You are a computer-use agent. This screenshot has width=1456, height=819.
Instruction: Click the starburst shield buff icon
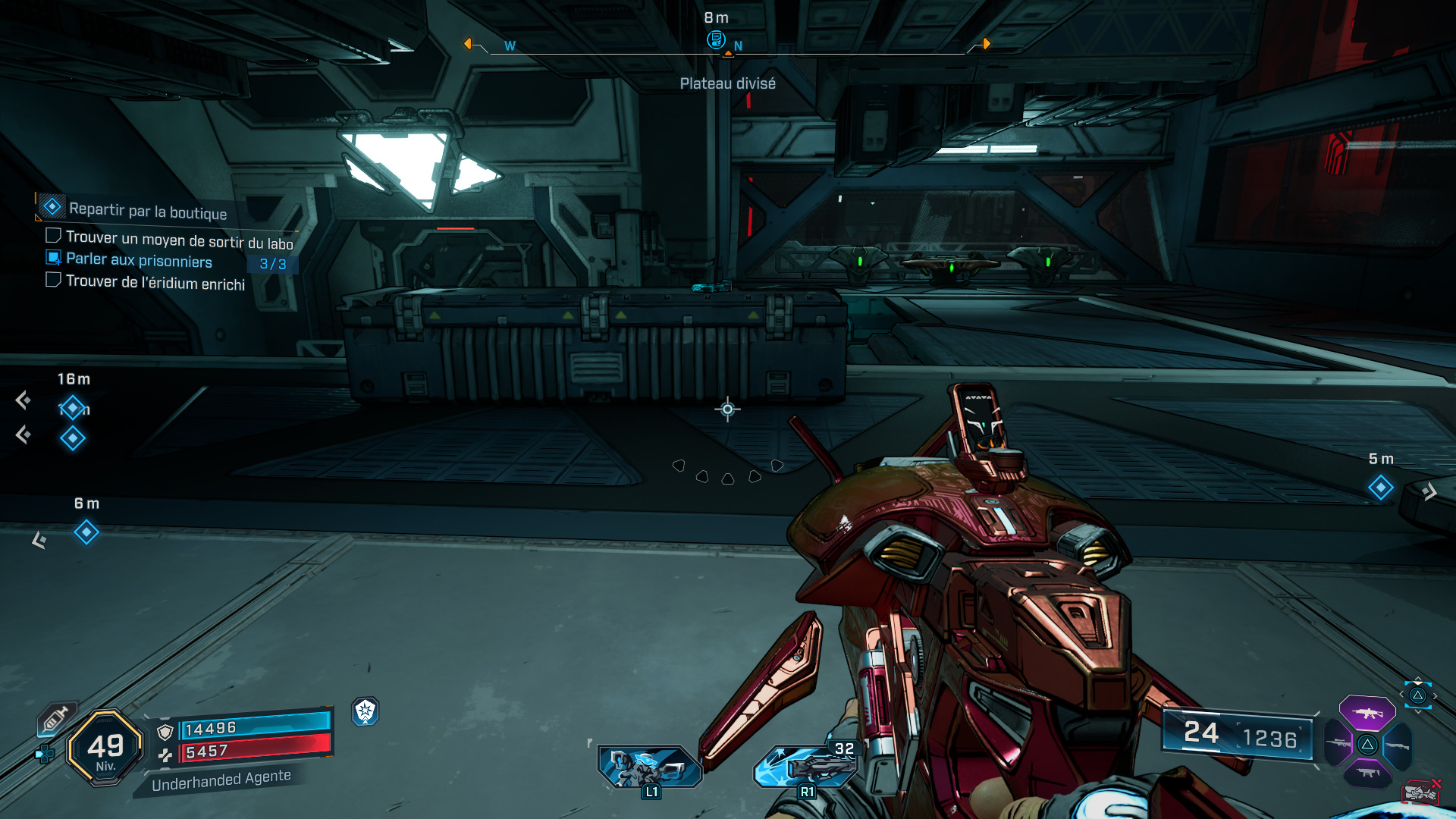pos(366,711)
